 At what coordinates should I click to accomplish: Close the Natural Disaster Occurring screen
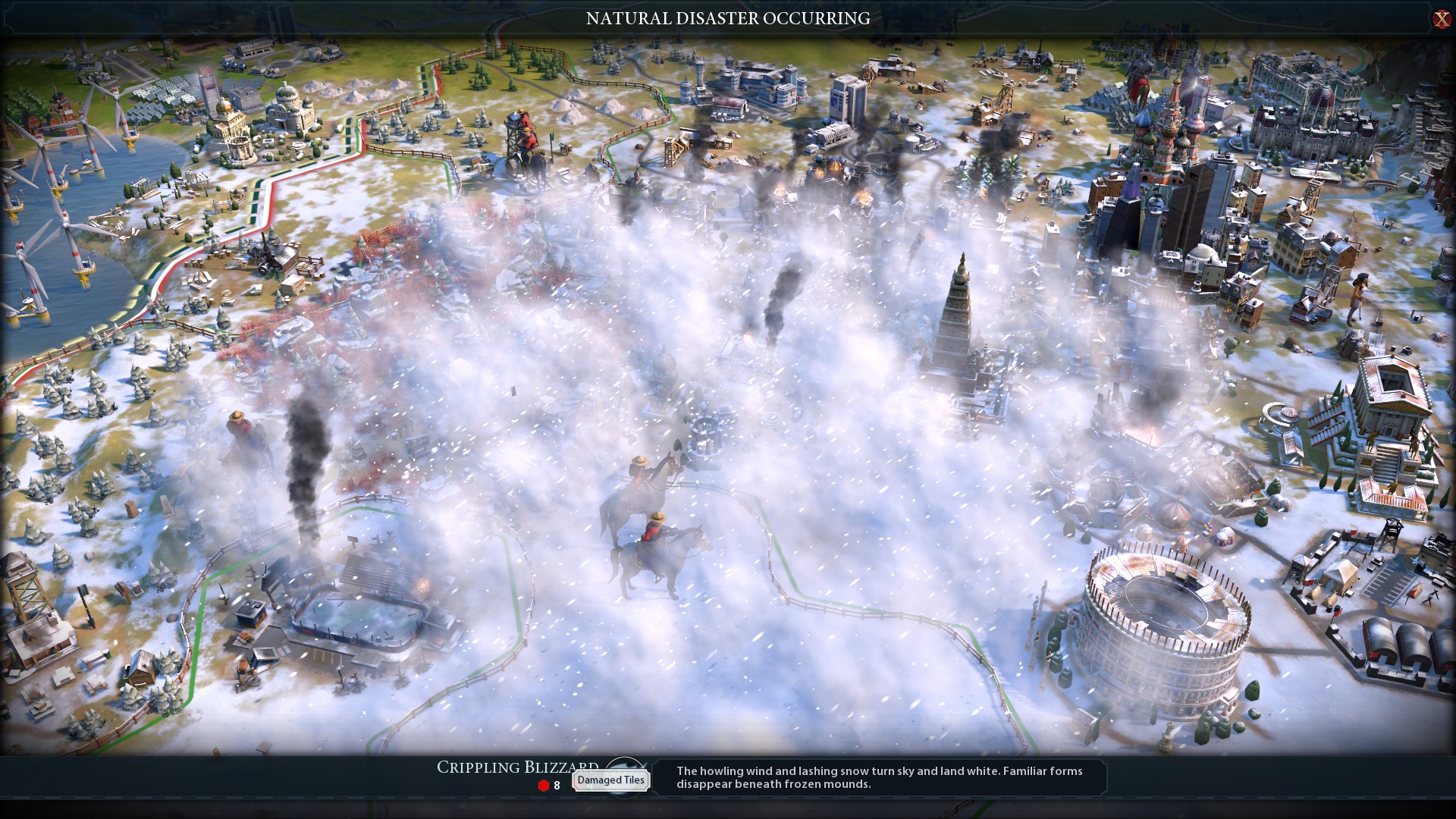tap(1441, 19)
